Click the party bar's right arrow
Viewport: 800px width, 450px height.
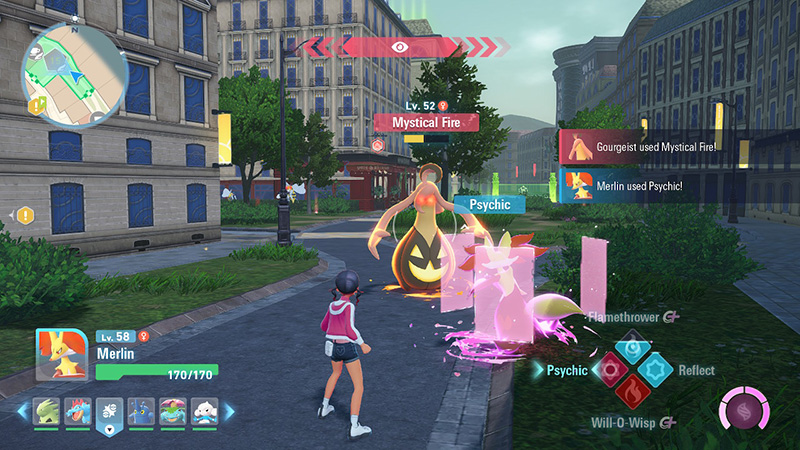tap(229, 411)
